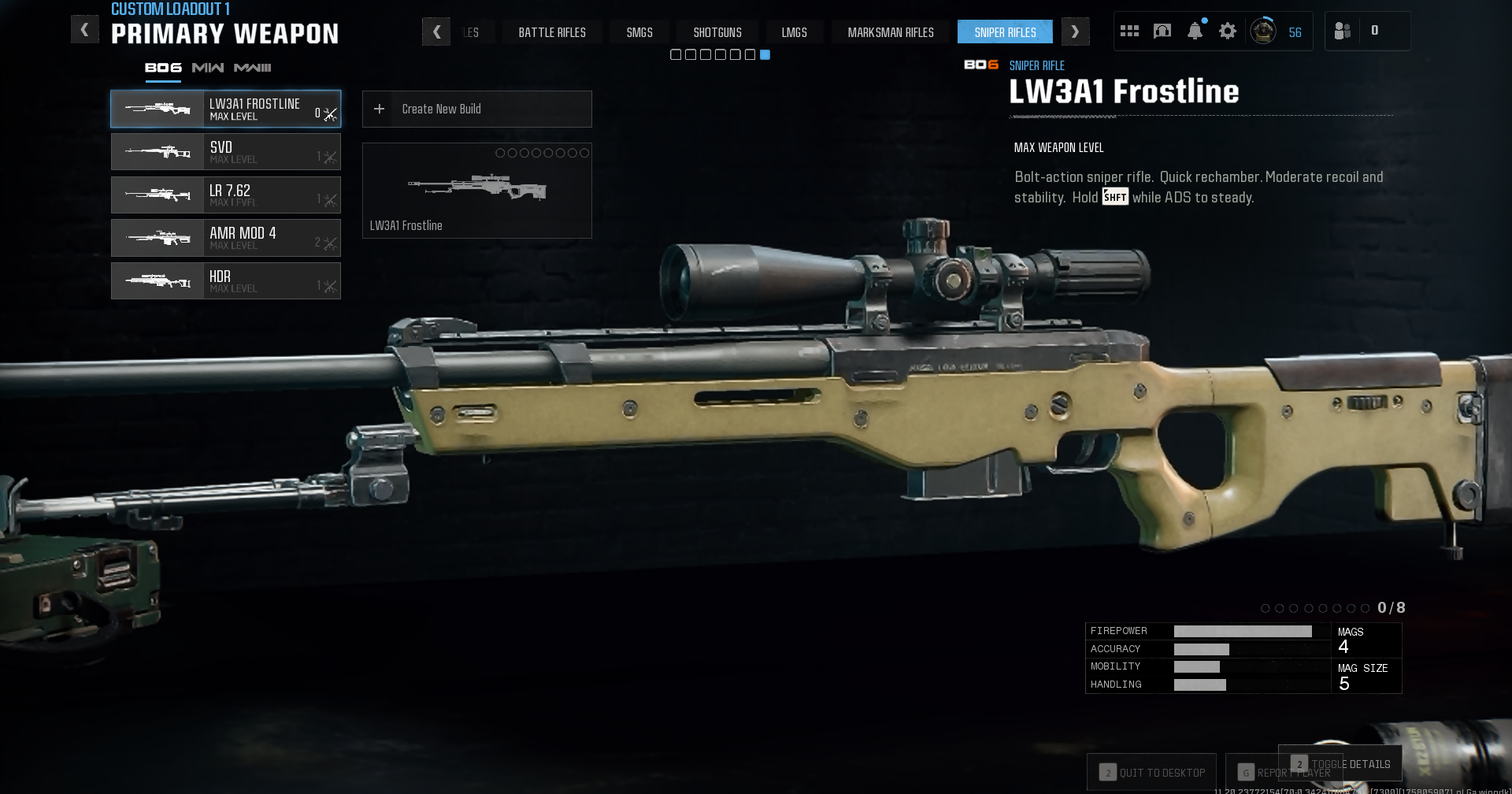The width and height of the screenshot is (1512, 794).
Task: Select the LW3A1 Frostline weapon row
Action: 225,109
